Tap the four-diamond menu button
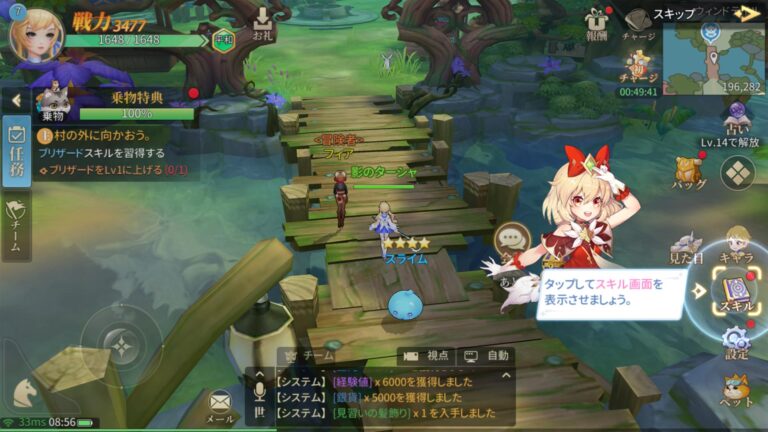 pos(738,172)
